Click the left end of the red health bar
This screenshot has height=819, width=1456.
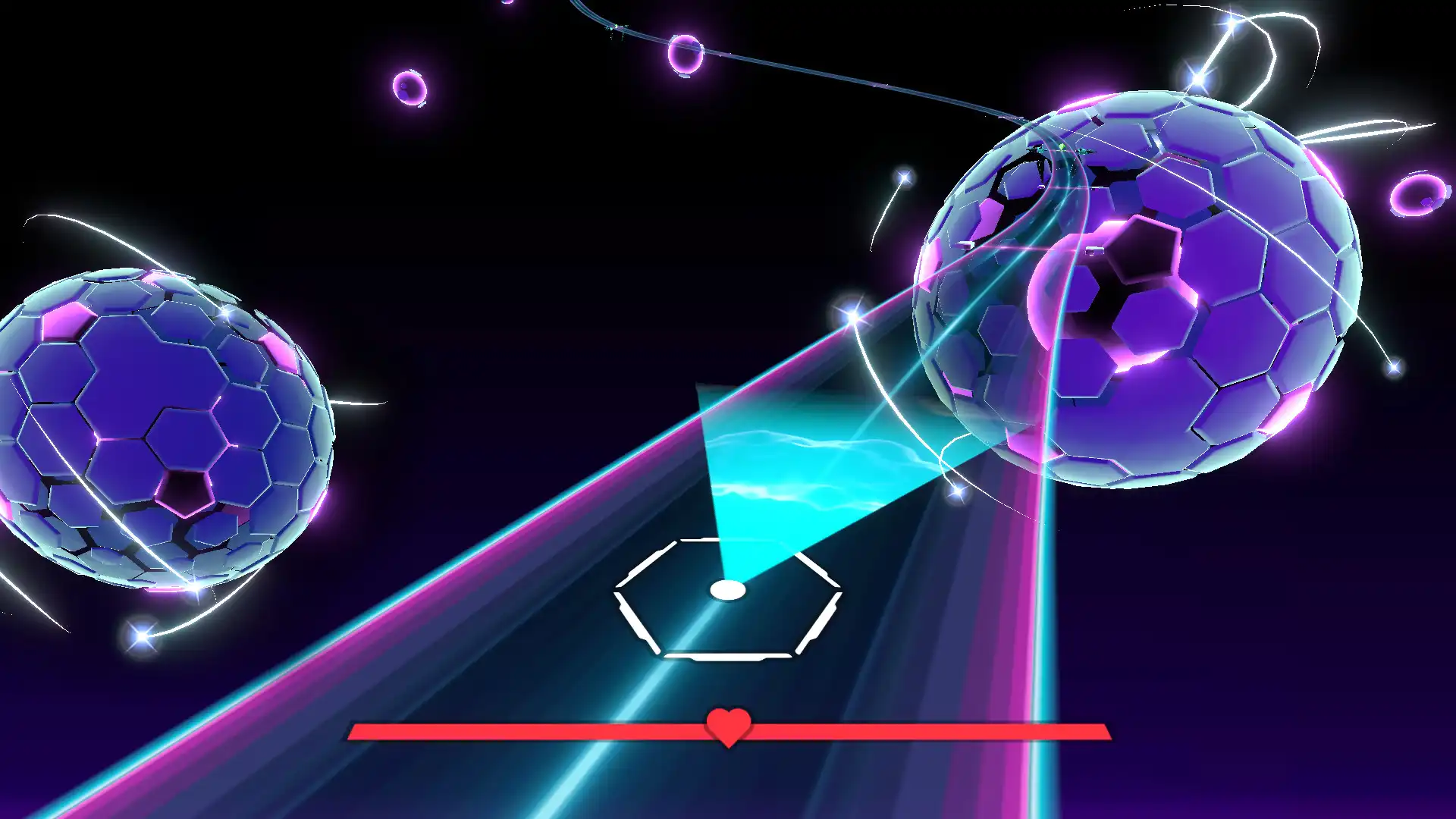360,732
